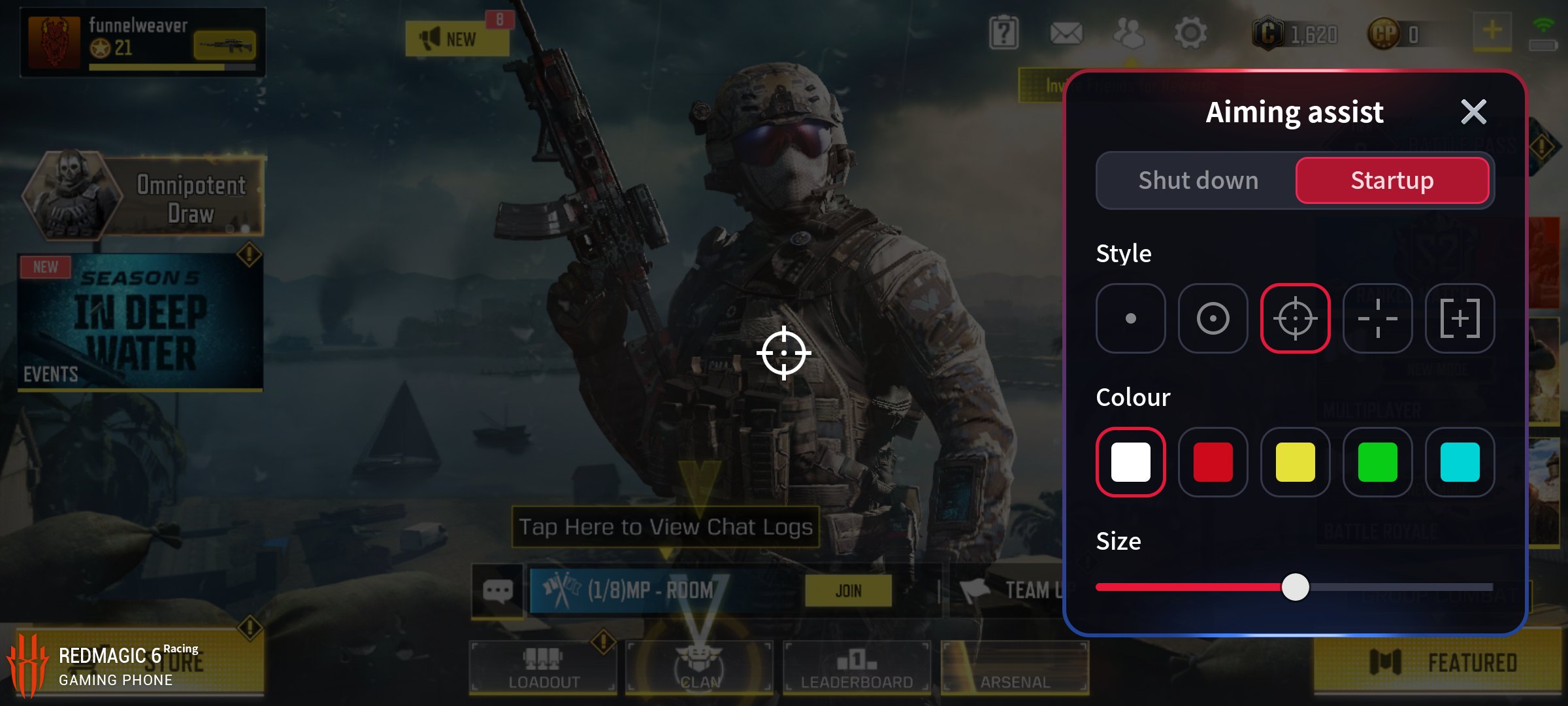Image resolution: width=1568 pixels, height=706 pixels.
Task: Pick the dashed cross crosshair style
Action: pos(1377,318)
